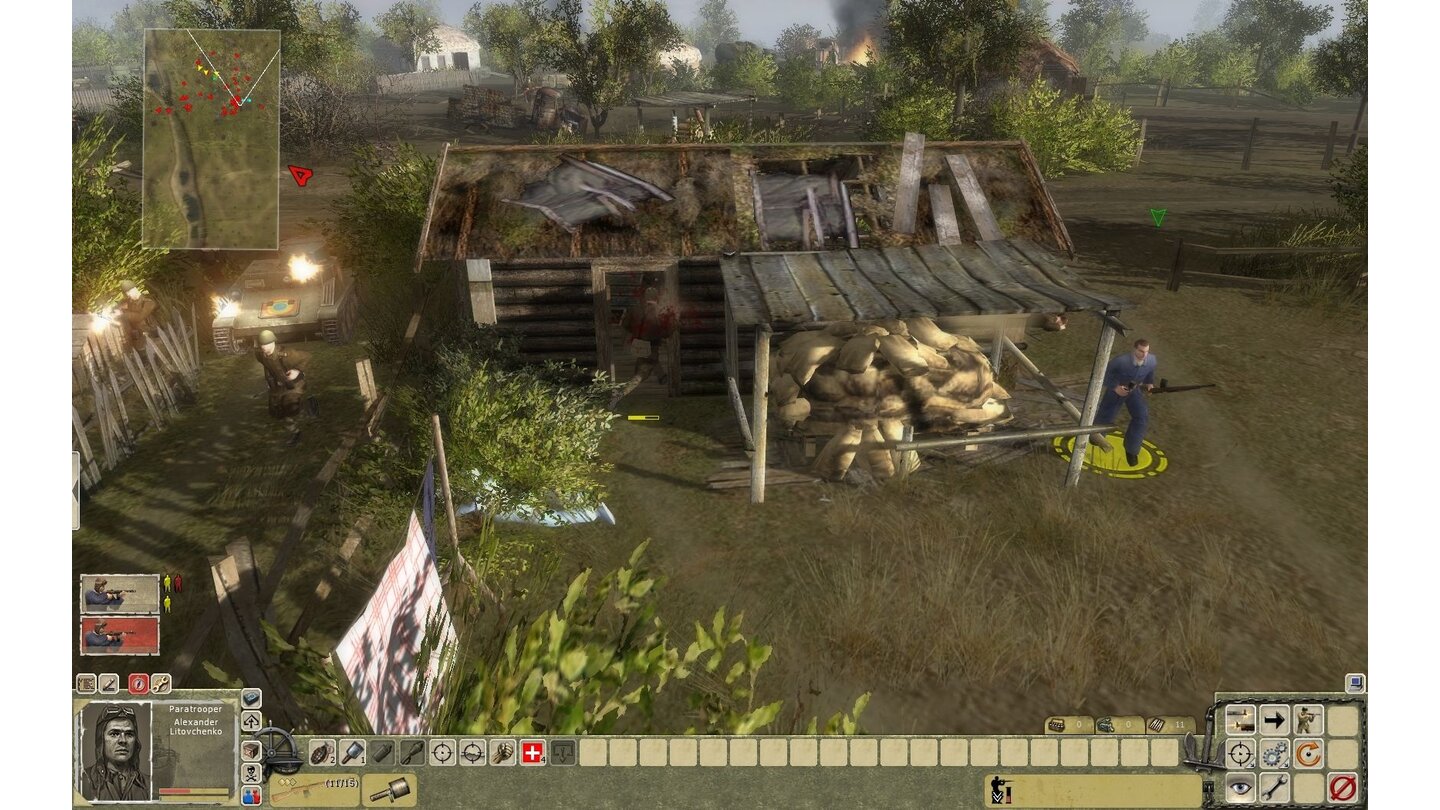Click the soldier attack-move command icon
Viewport: 1440px width, 810px height.
[1308, 719]
